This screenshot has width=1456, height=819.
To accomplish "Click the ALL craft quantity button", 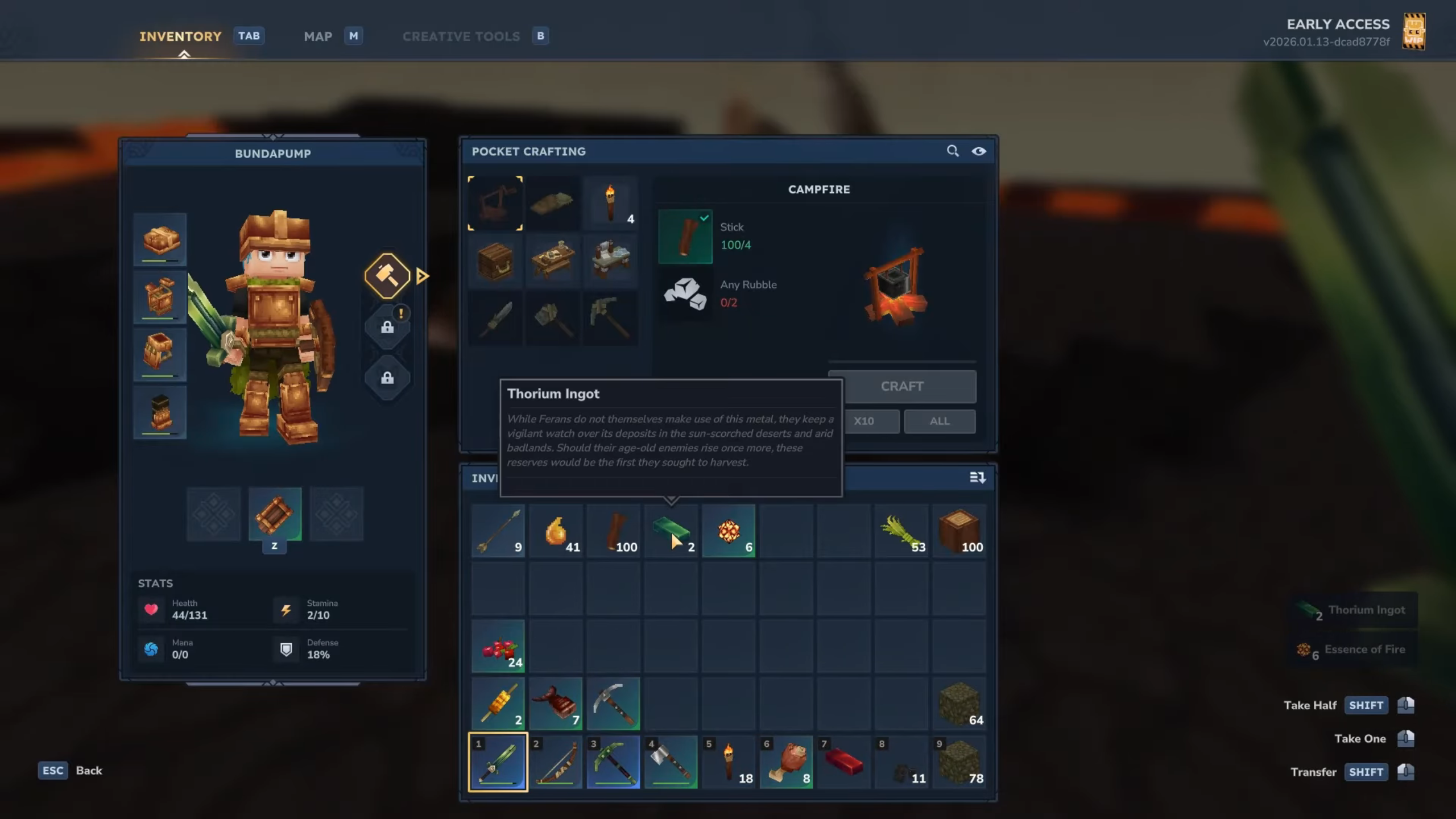I will point(940,421).
